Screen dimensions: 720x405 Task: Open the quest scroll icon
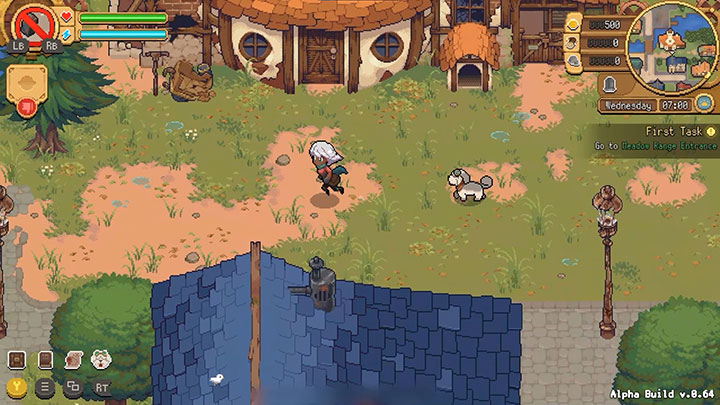[72, 359]
